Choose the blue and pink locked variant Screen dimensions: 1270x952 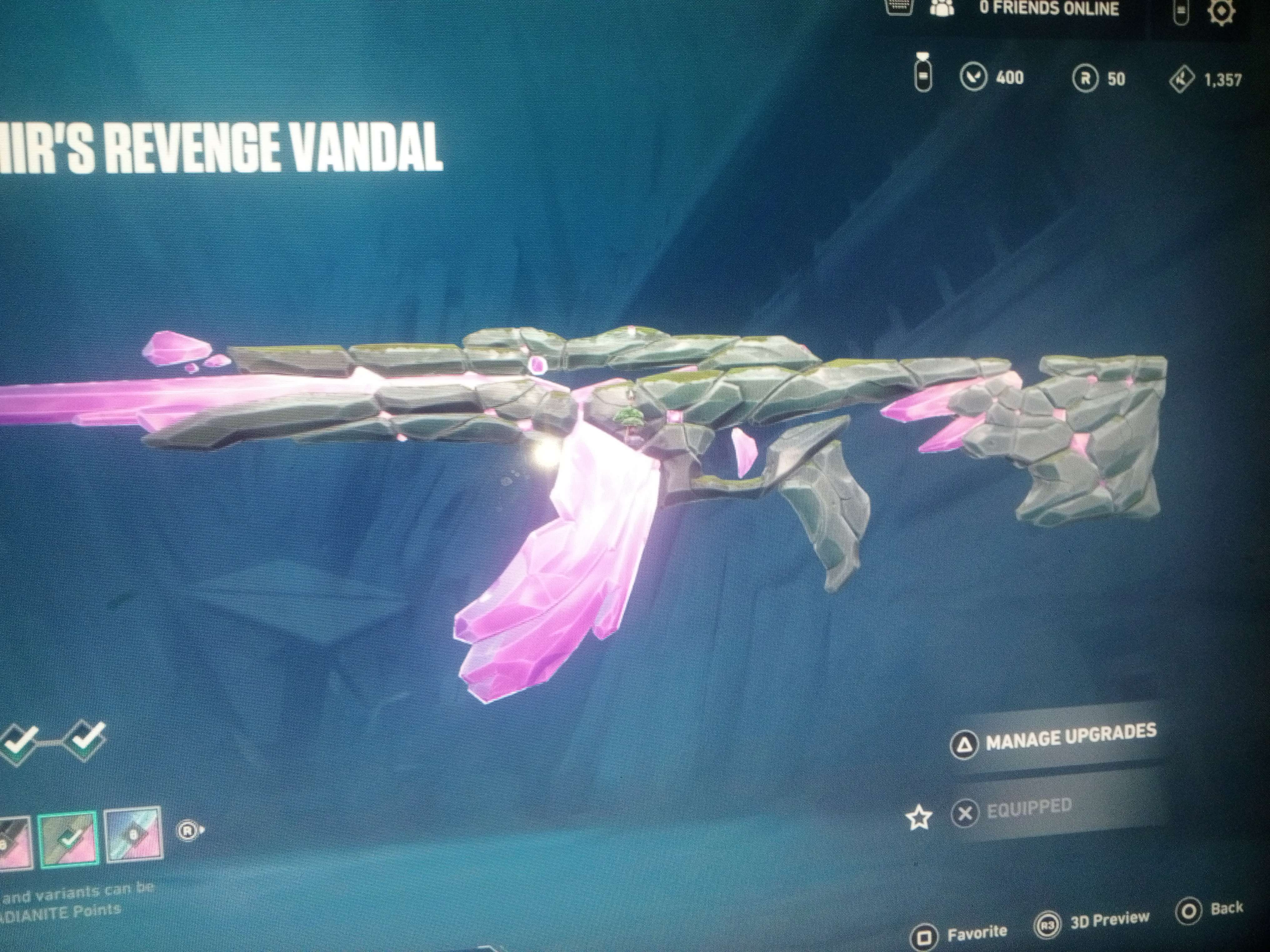click(133, 835)
